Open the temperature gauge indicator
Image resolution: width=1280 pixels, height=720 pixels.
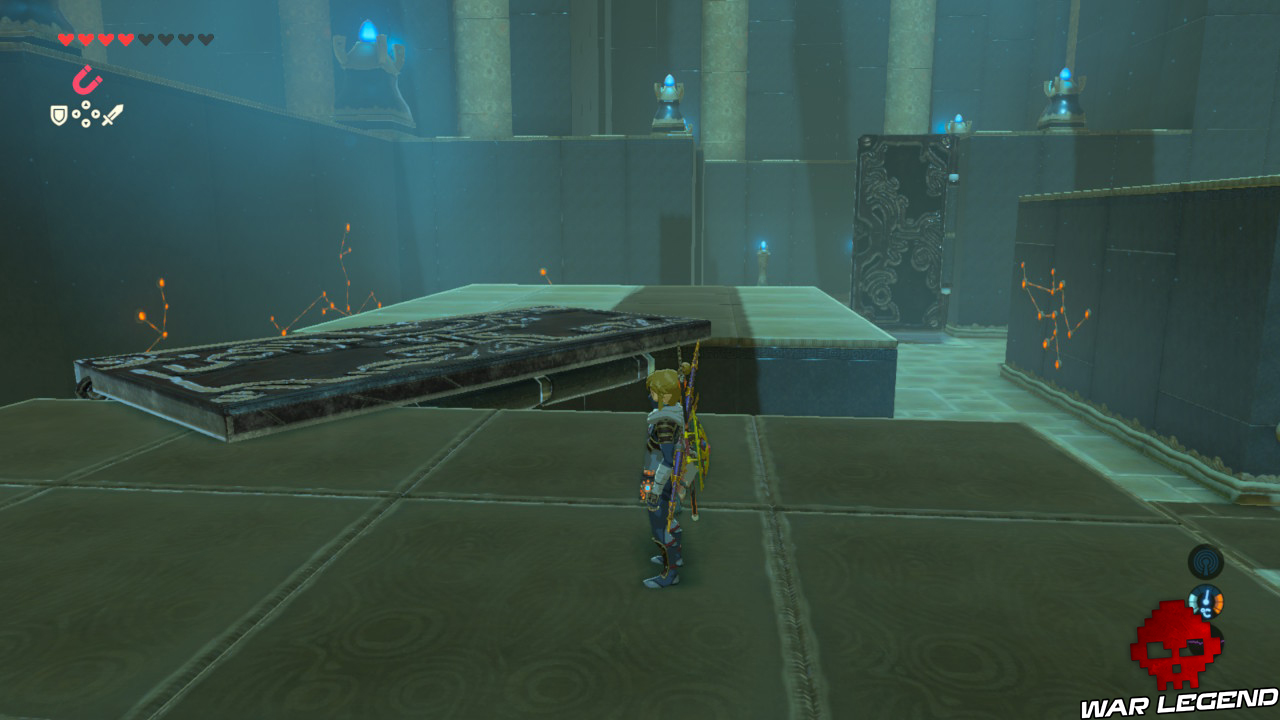pyautogui.click(x=1206, y=600)
